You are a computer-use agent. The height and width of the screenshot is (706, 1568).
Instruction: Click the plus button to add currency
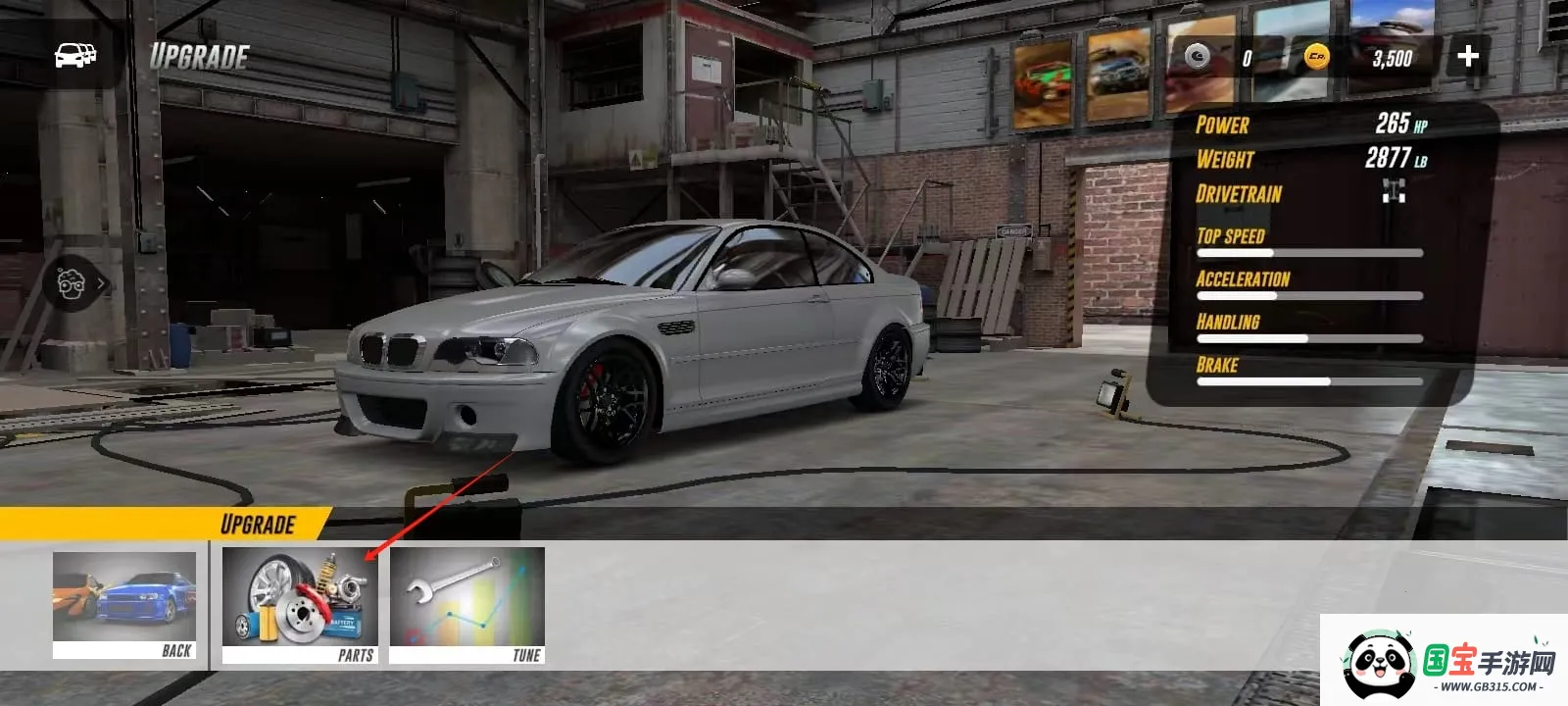coord(1467,56)
